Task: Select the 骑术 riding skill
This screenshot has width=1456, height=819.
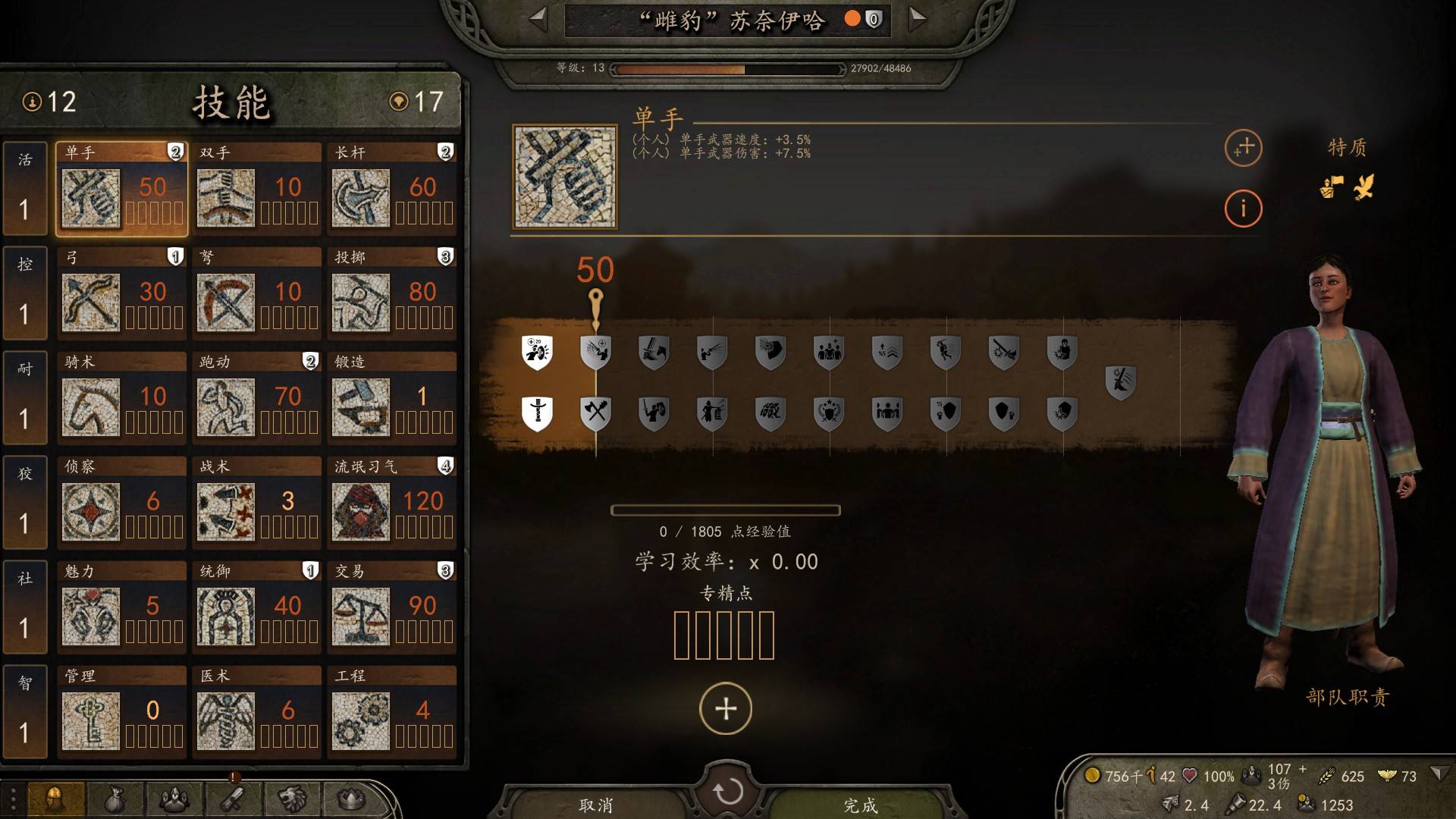Action: [x=121, y=398]
